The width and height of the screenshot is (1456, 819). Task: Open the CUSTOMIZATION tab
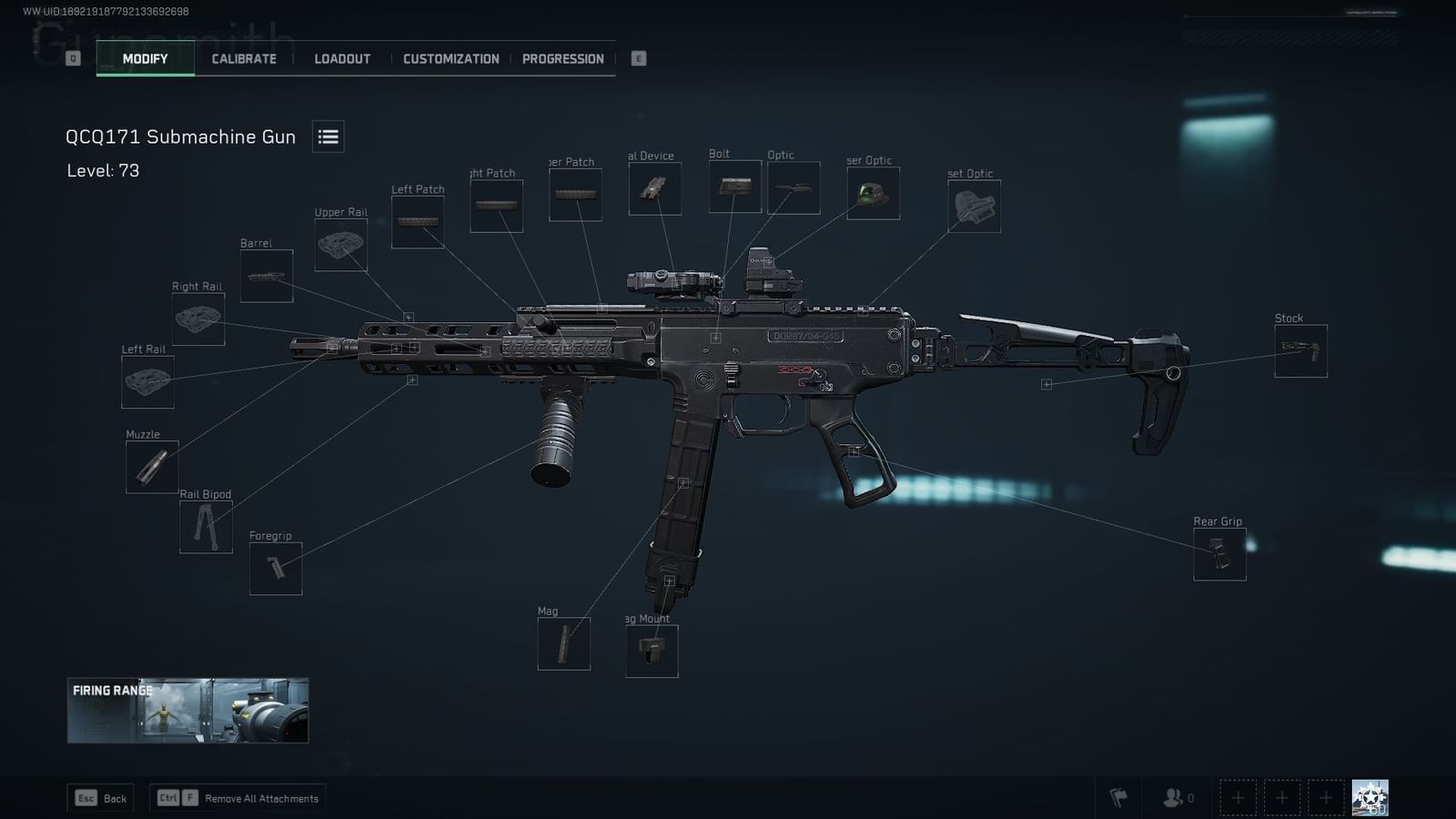coord(450,58)
